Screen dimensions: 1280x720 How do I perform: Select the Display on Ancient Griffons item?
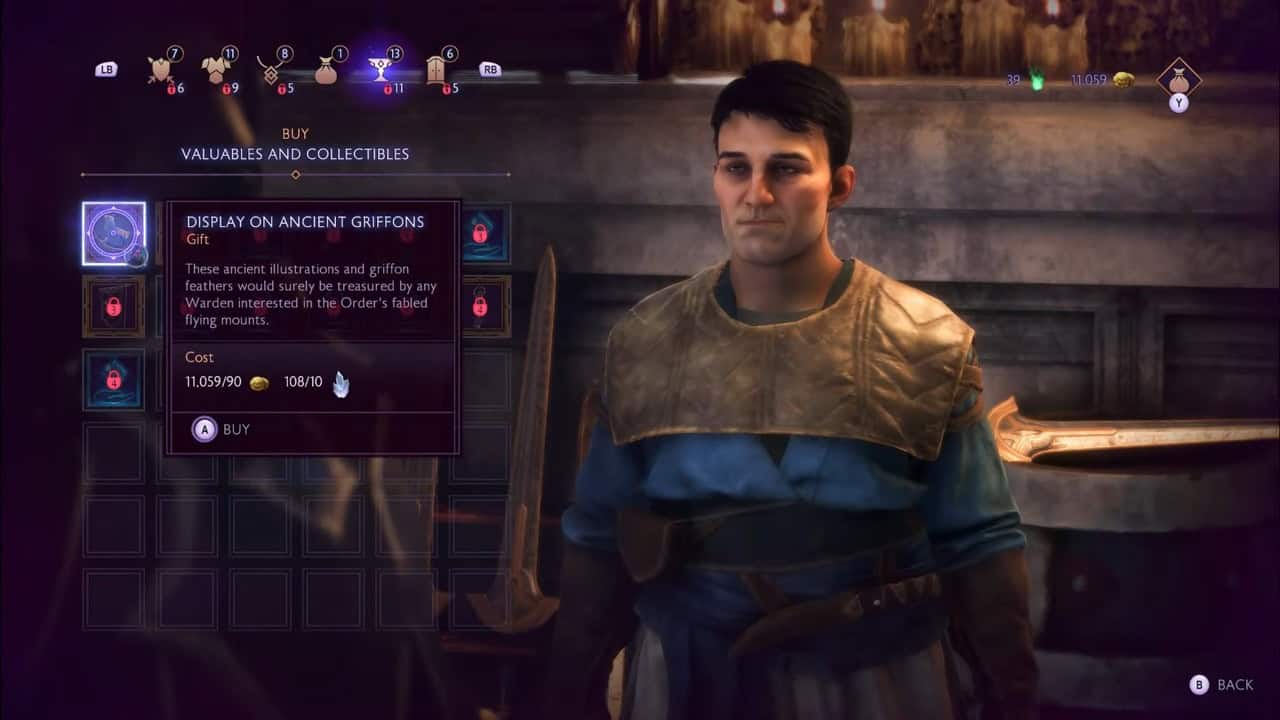[x=113, y=233]
